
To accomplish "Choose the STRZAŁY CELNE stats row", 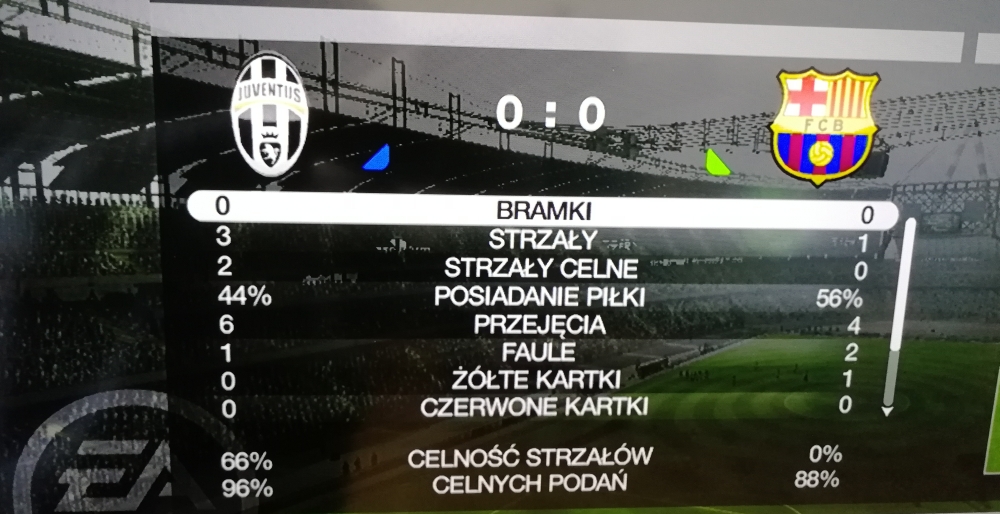I will point(541,268).
